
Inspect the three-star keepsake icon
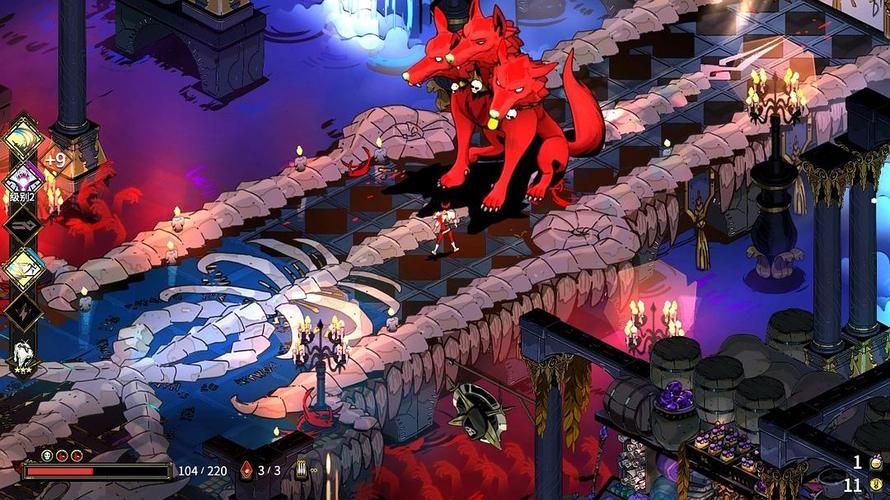tap(22, 355)
